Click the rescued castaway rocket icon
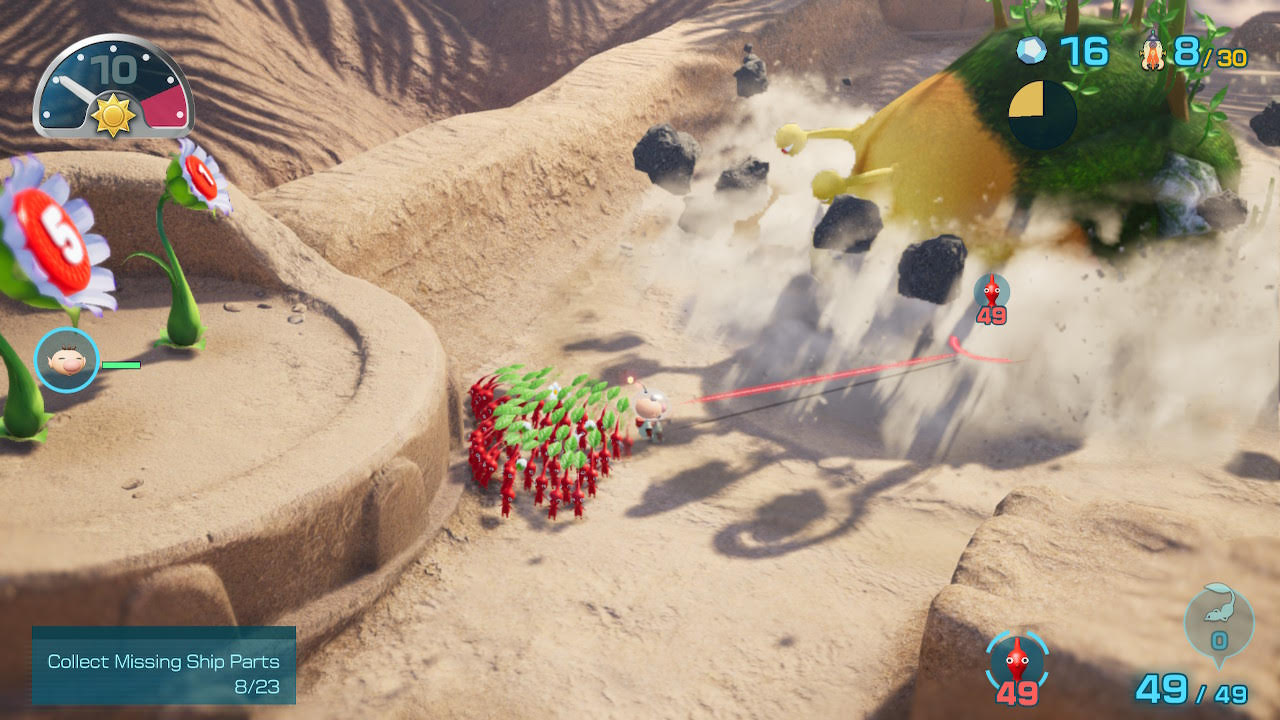The image size is (1280, 720). click(x=1154, y=51)
